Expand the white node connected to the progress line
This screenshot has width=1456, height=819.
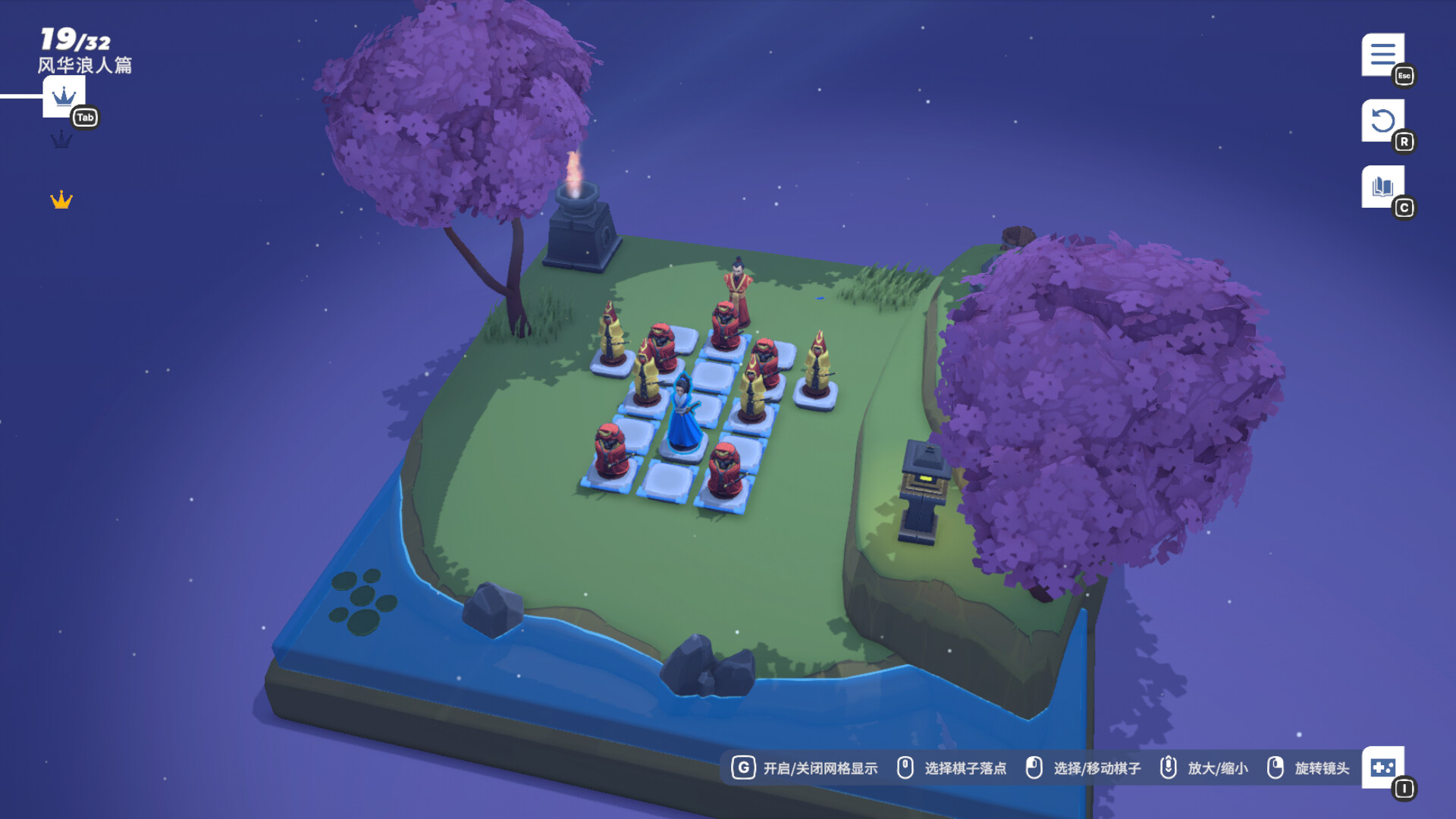[64, 97]
